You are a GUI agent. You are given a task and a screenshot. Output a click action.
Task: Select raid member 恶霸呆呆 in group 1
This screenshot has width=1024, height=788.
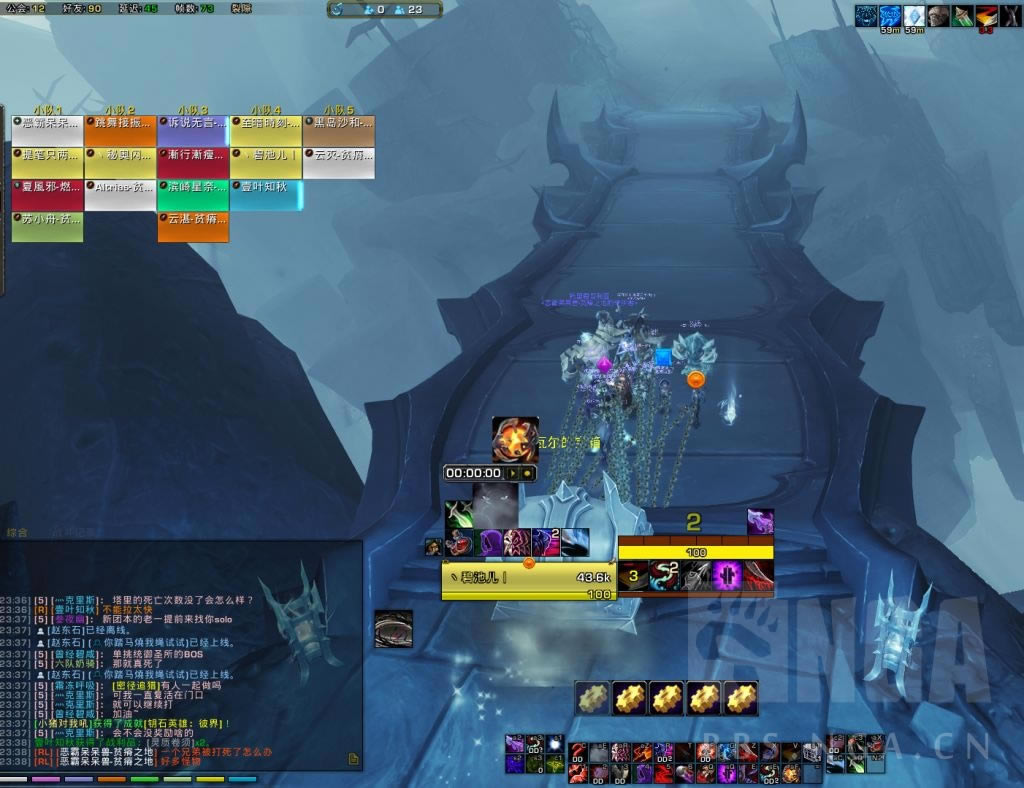[x=48, y=131]
